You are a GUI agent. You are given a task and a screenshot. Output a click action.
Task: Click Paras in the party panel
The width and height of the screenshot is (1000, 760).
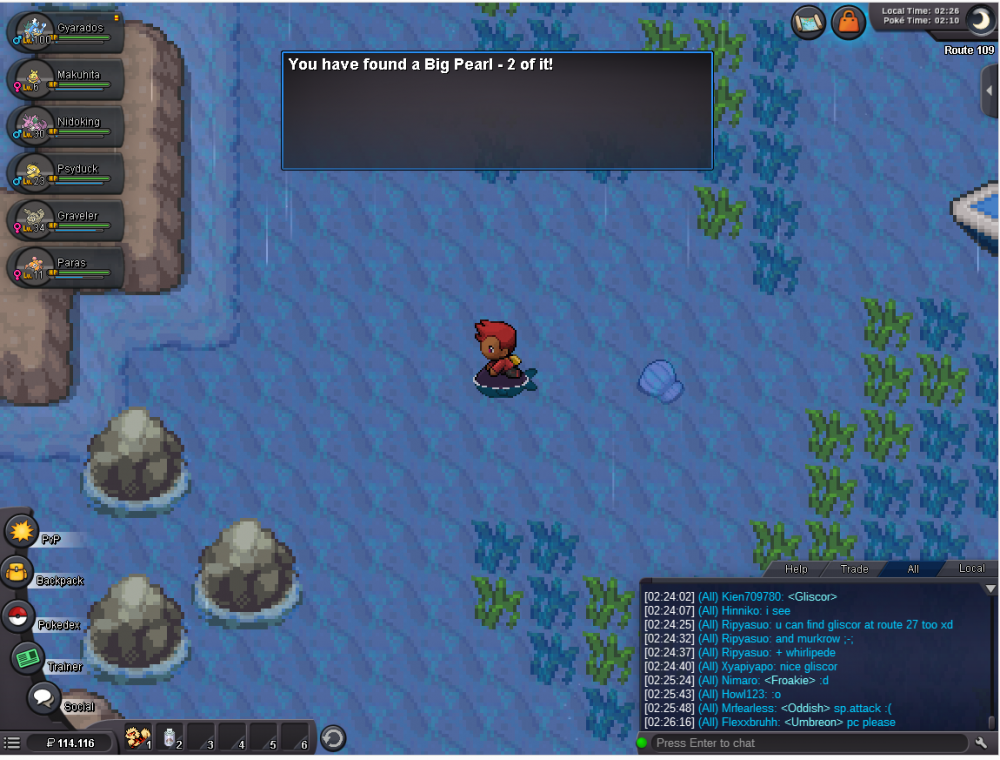(66, 268)
